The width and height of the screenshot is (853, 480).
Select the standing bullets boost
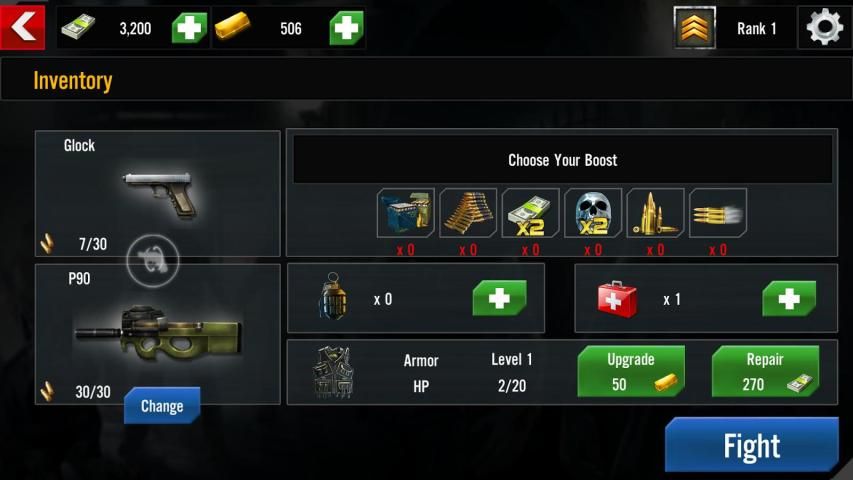655,213
